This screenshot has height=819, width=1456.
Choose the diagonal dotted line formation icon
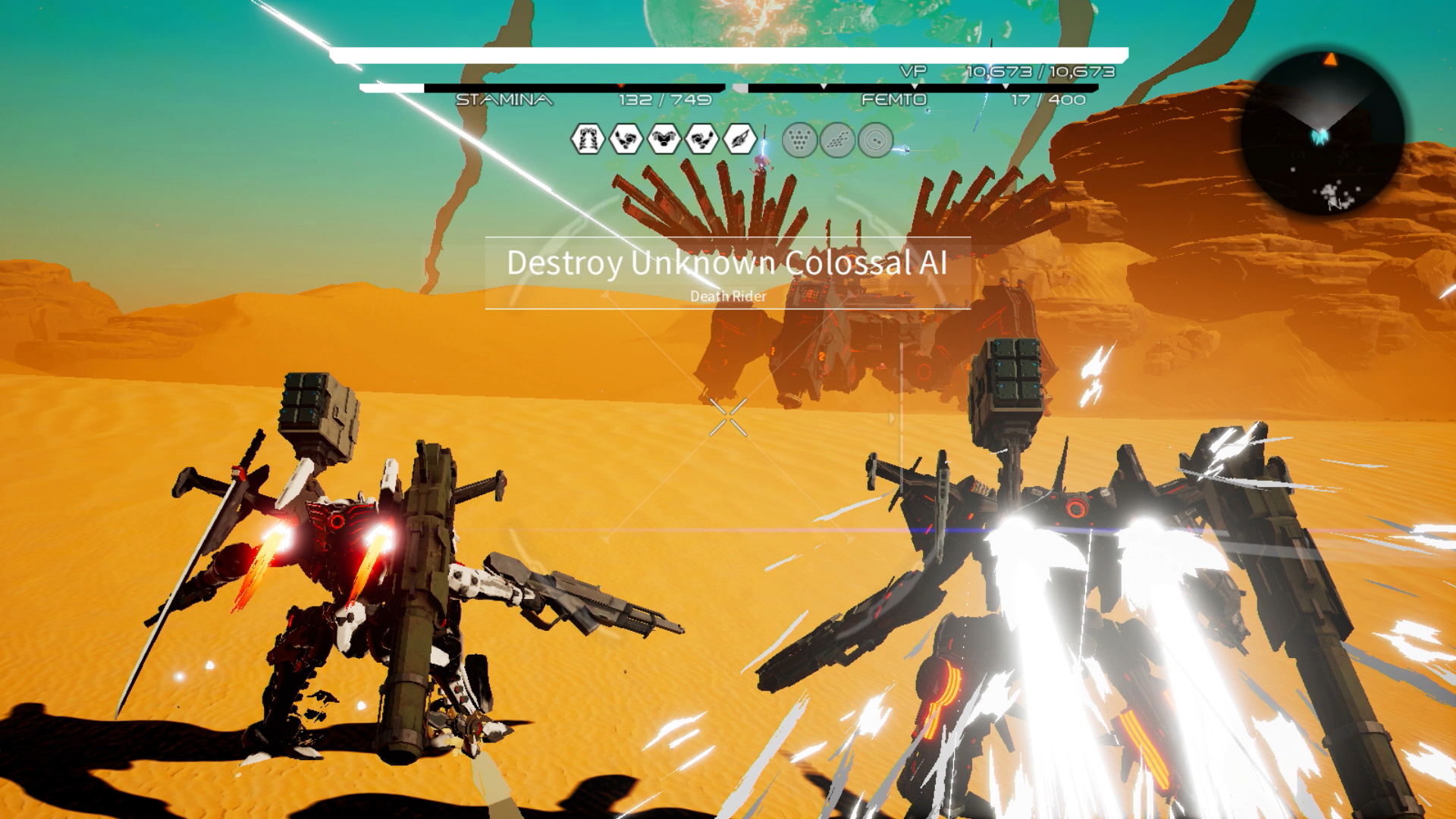837,140
